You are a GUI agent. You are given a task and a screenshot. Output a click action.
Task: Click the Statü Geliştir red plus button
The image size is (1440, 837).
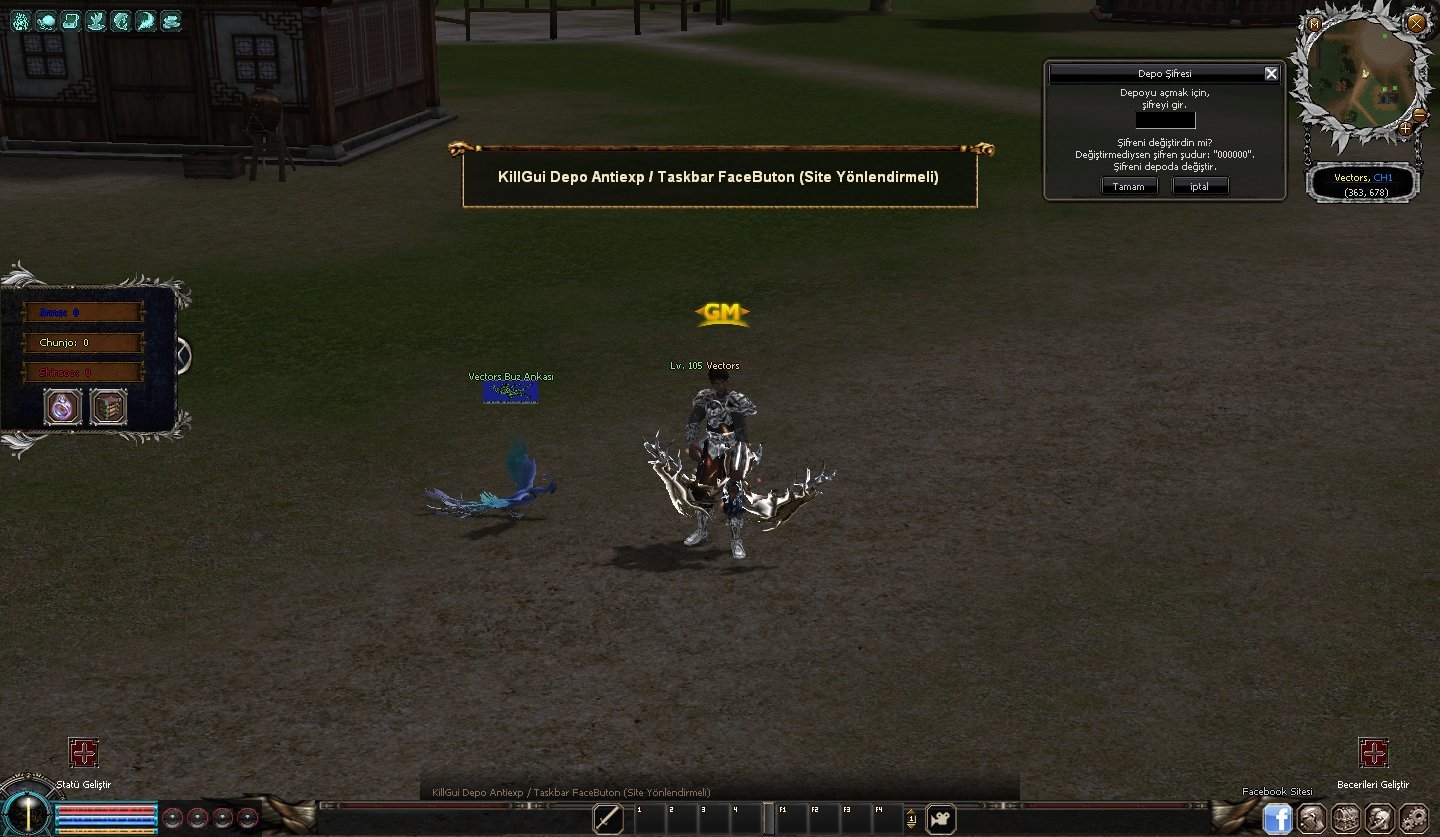(x=83, y=753)
